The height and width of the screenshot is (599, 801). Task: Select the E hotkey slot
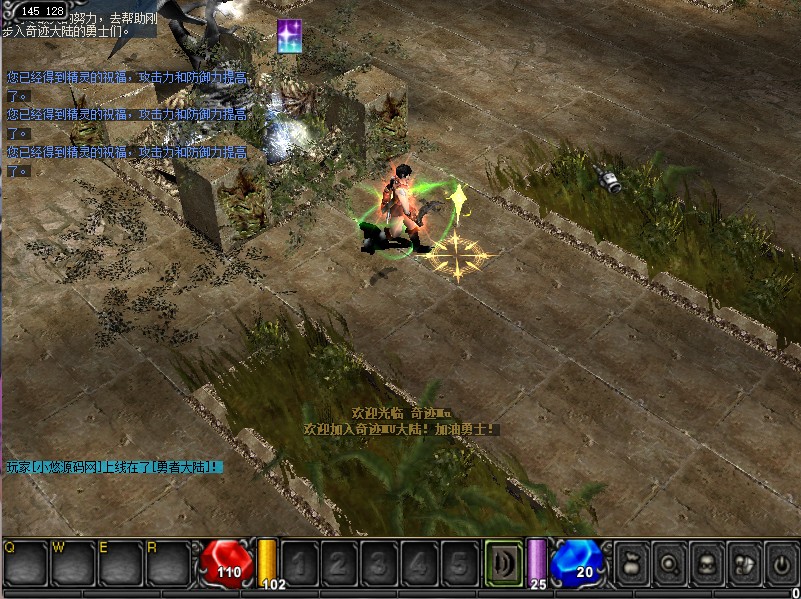click(x=119, y=563)
